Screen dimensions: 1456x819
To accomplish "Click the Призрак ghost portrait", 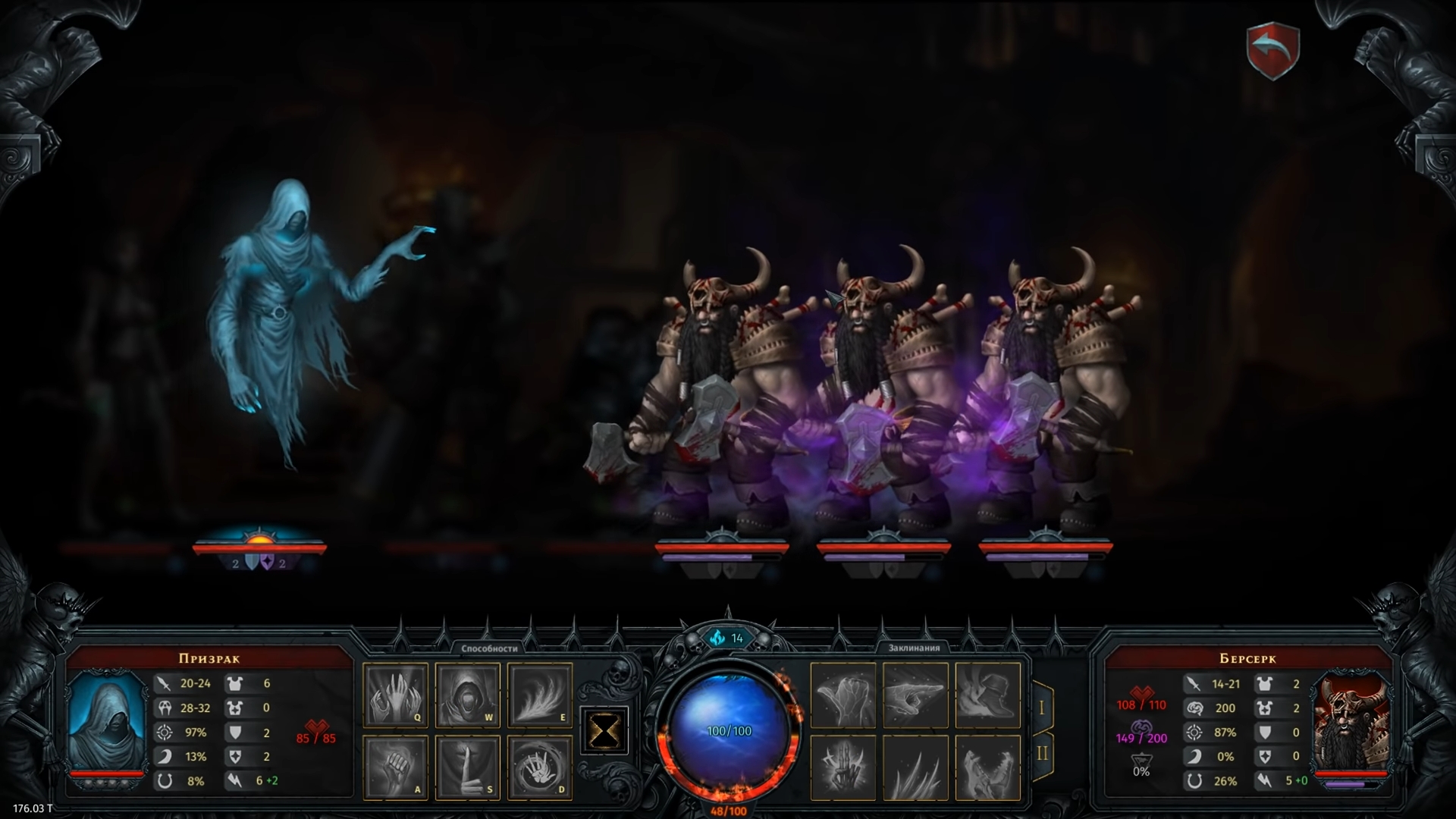I will pyautogui.click(x=106, y=719).
